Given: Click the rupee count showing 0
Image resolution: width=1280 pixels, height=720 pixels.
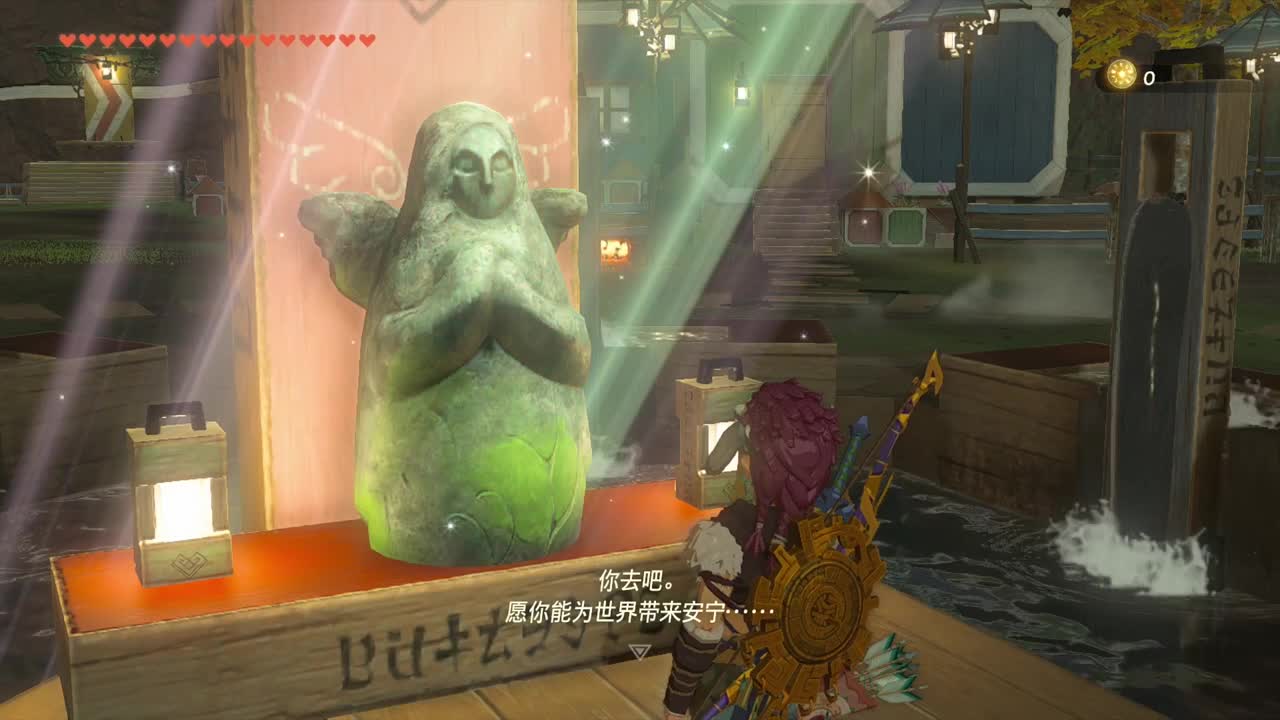Looking at the screenshot, I should (x=1150, y=76).
